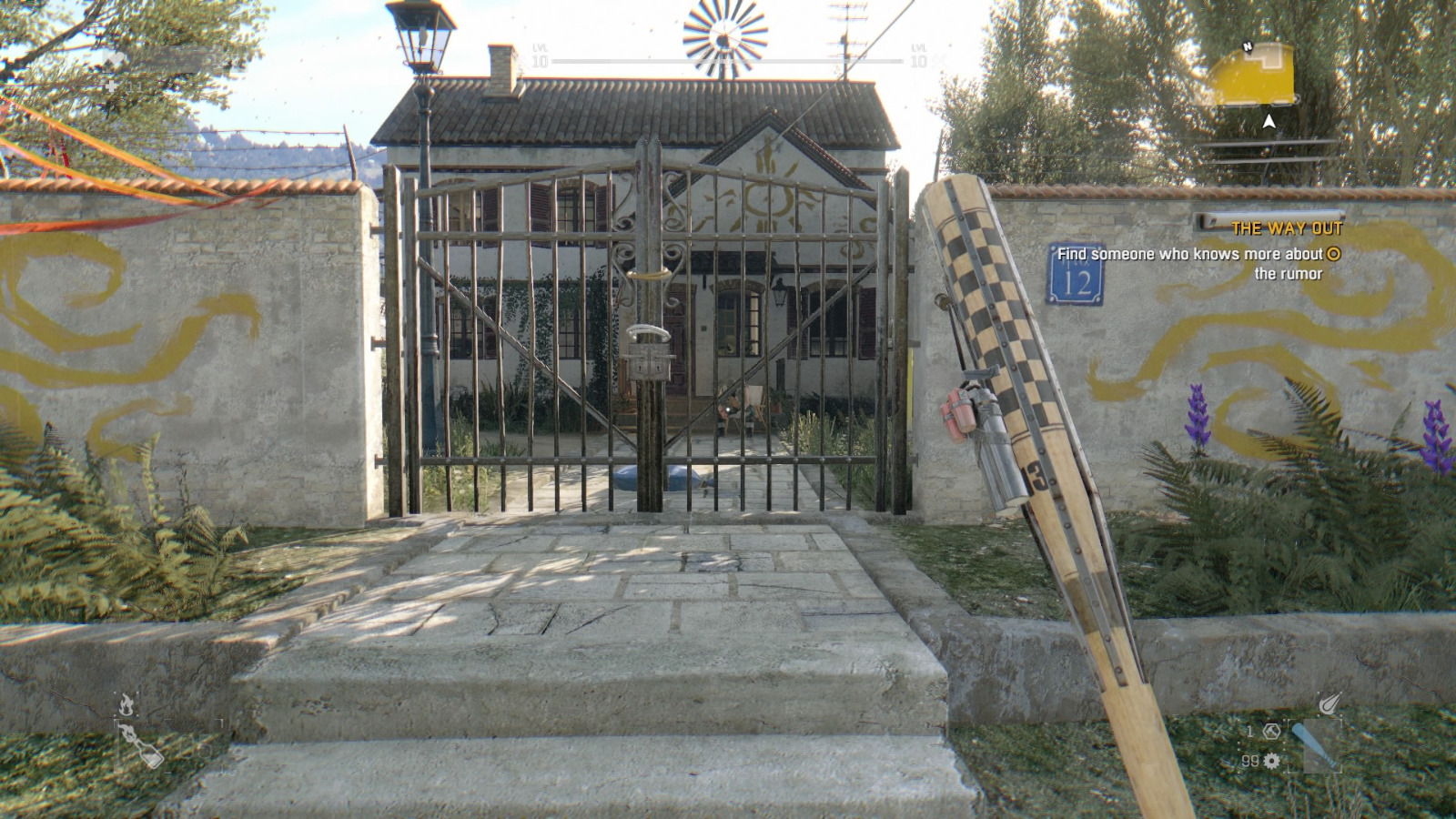Click the flame equipment slot icon
1456x819 pixels.
pos(126,703)
